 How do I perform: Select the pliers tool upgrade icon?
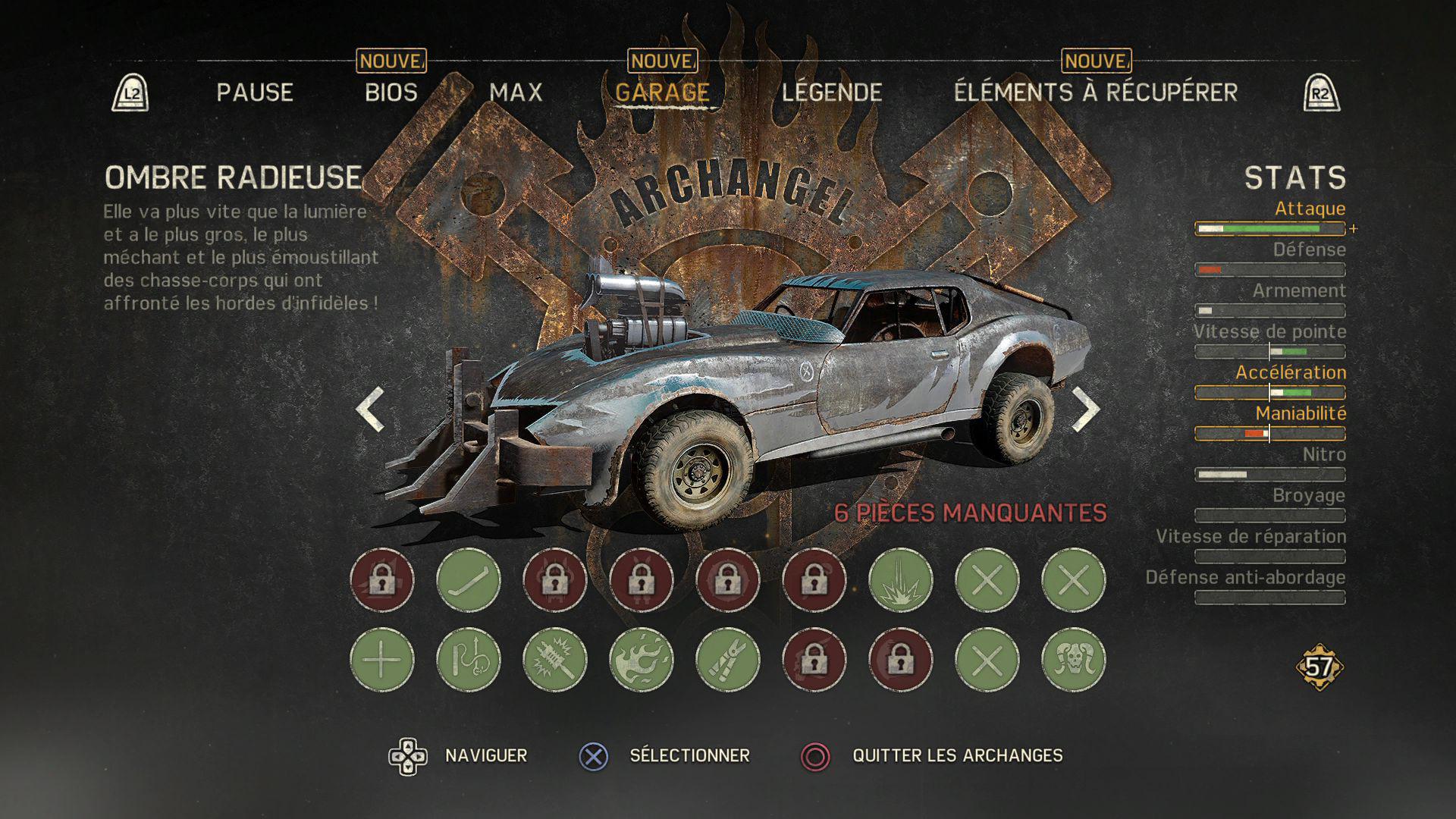[728, 660]
